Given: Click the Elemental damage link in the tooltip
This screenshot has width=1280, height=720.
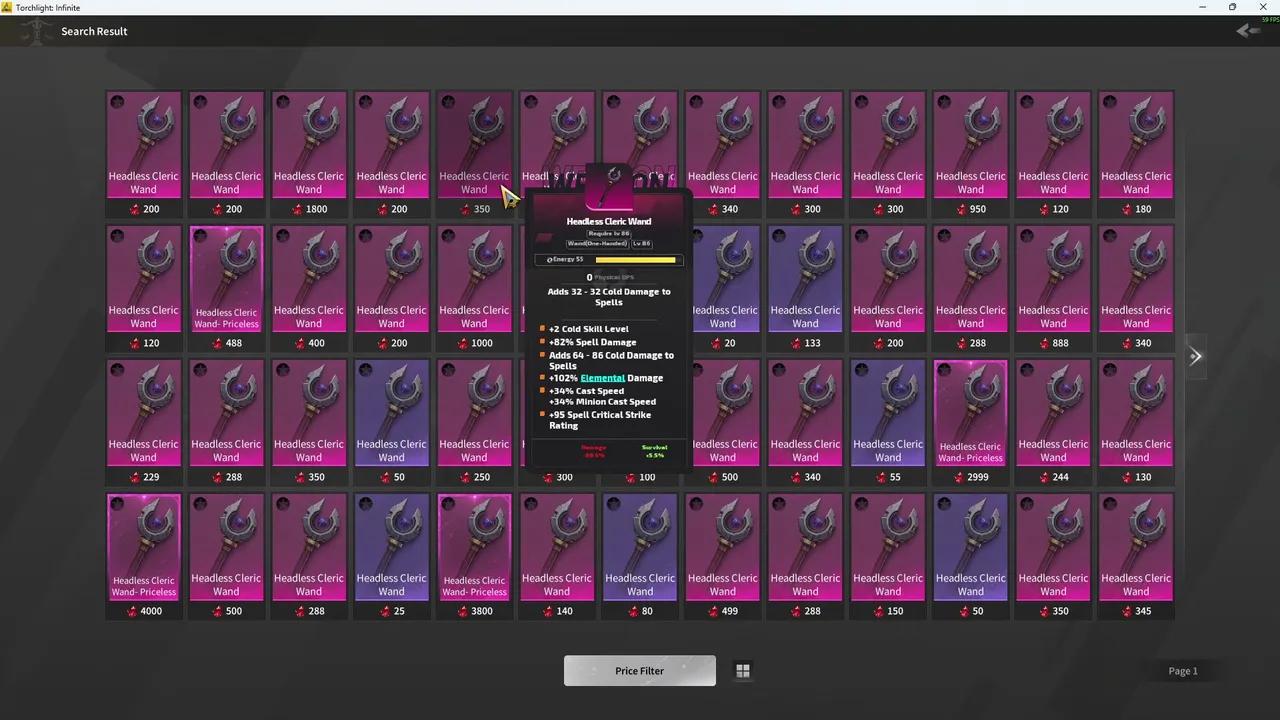Looking at the screenshot, I should click(601, 378).
